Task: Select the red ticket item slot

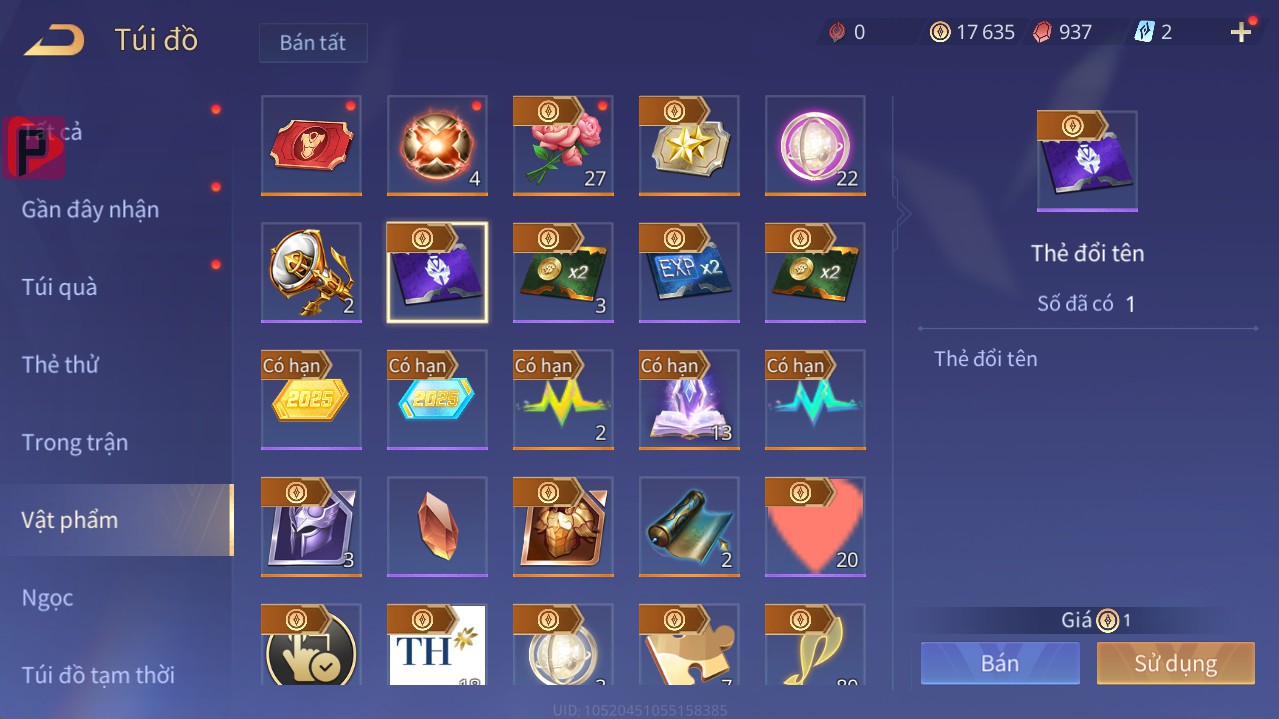Action: pyautogui.click(x=311, y=145)
